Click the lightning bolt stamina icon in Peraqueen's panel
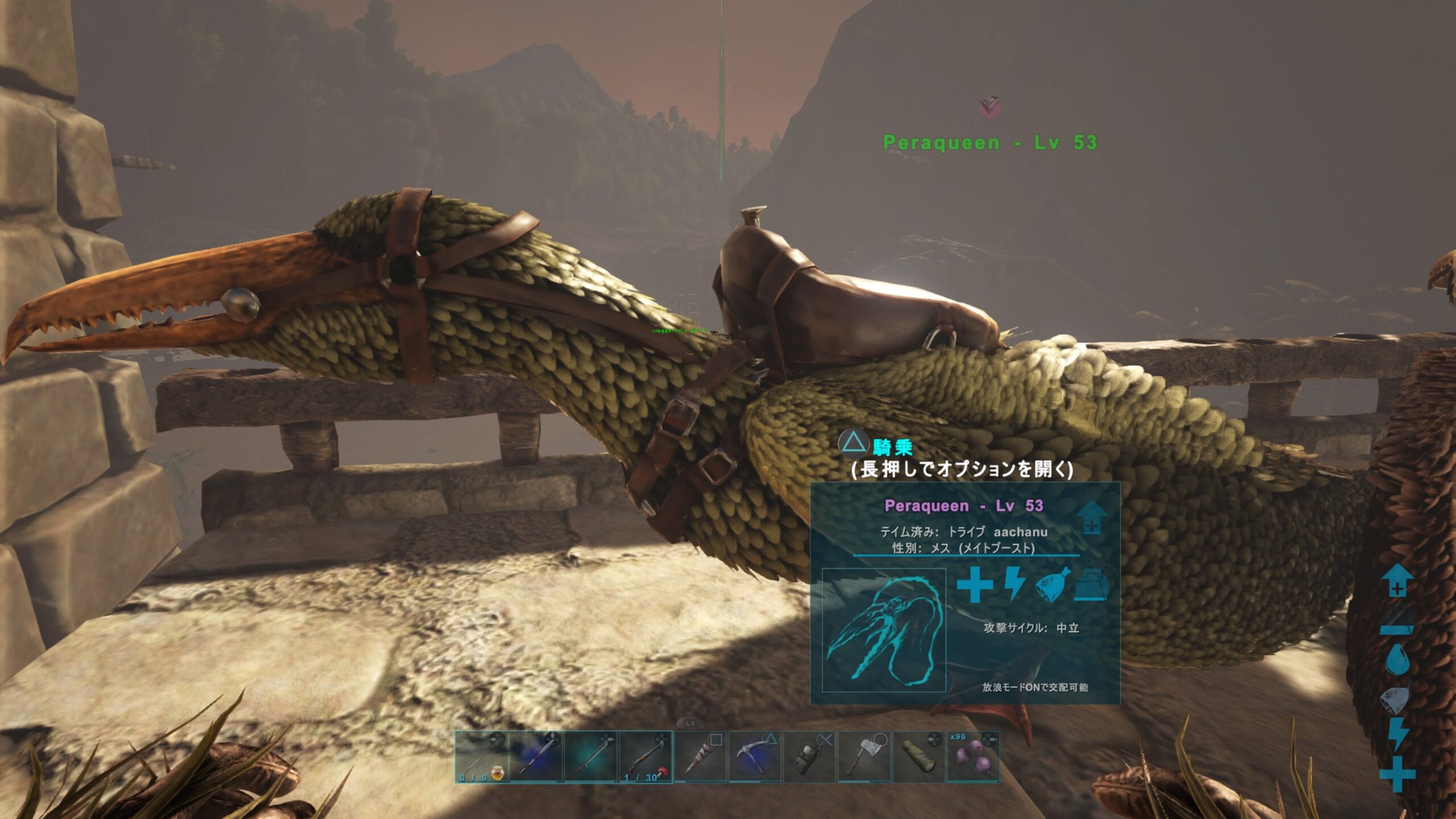The width and height of the screenshot is (1456, 819). 1014,584
